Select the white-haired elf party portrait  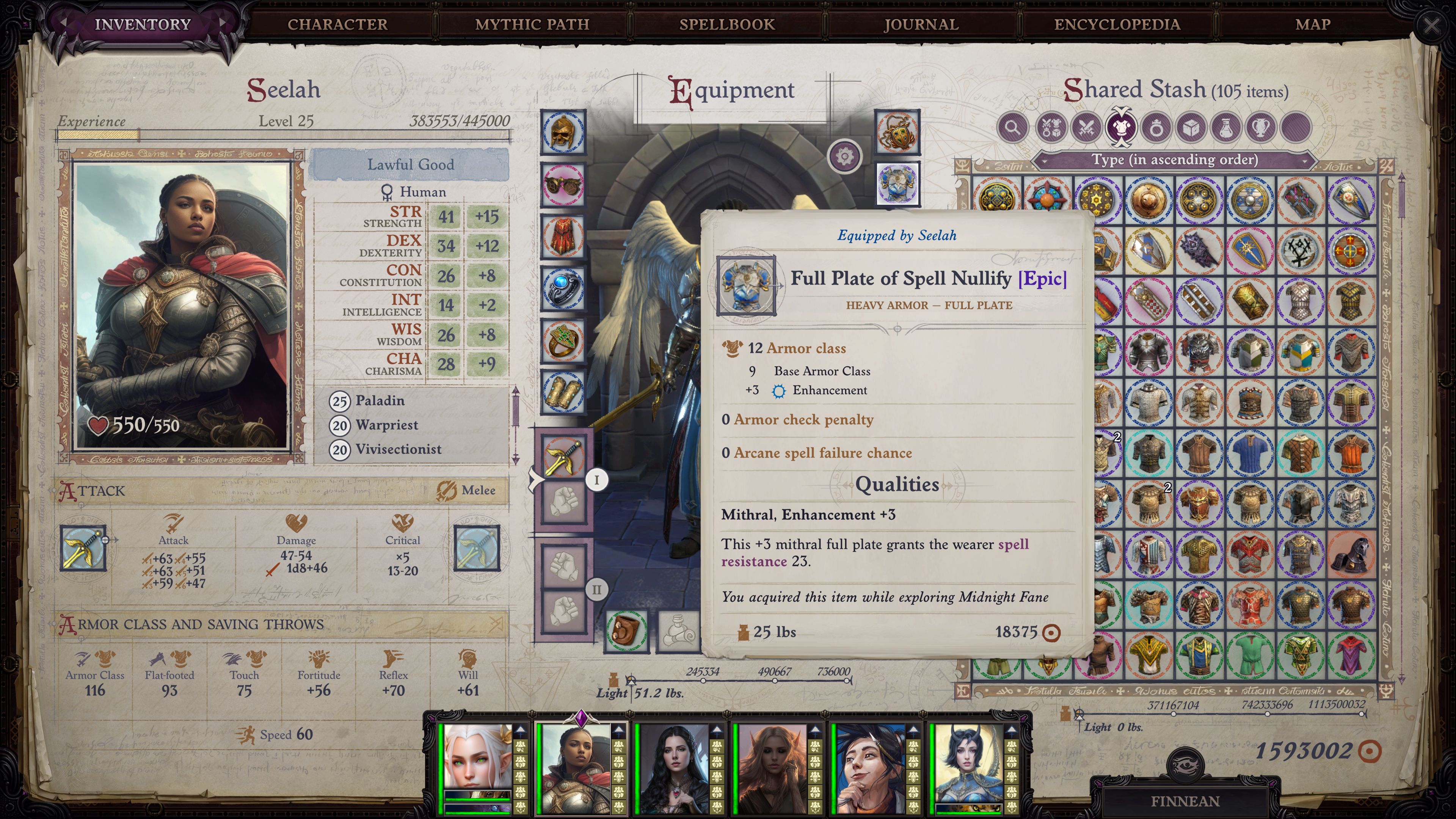pyautogui.click(x=477, y=758)
